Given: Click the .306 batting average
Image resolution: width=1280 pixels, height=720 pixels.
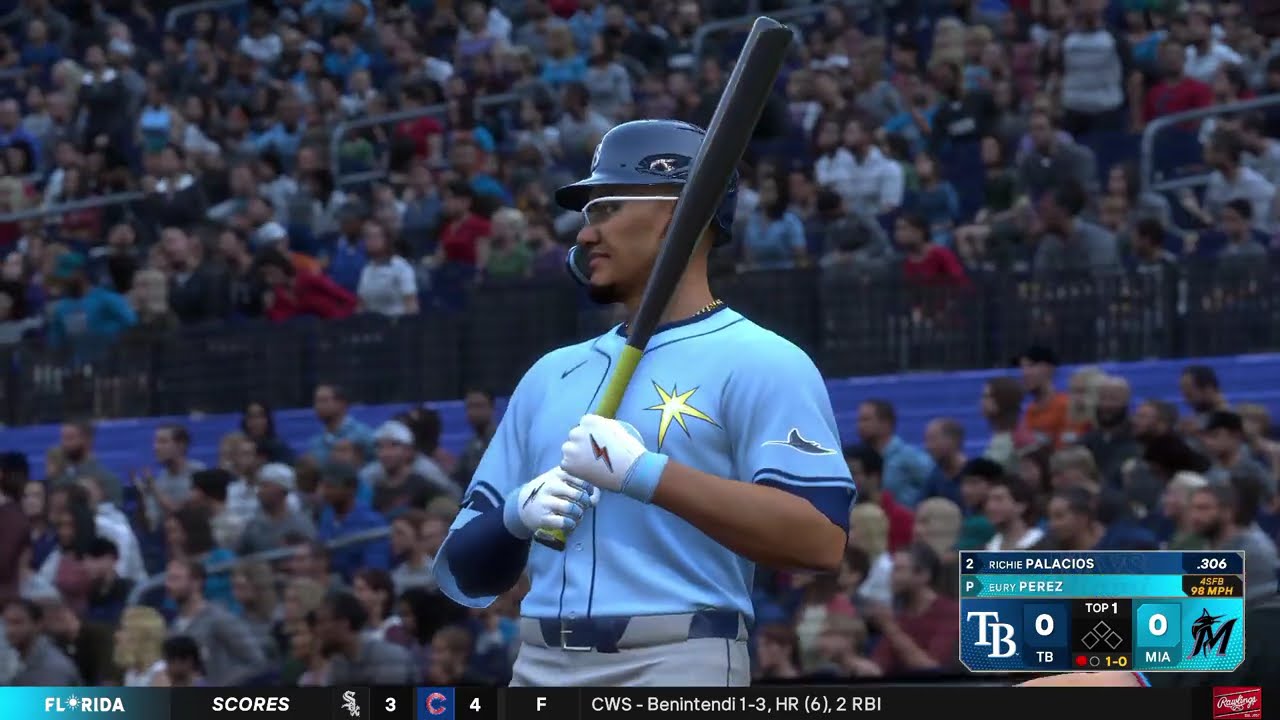Looking at the screenshot, I should point(1212,564).
